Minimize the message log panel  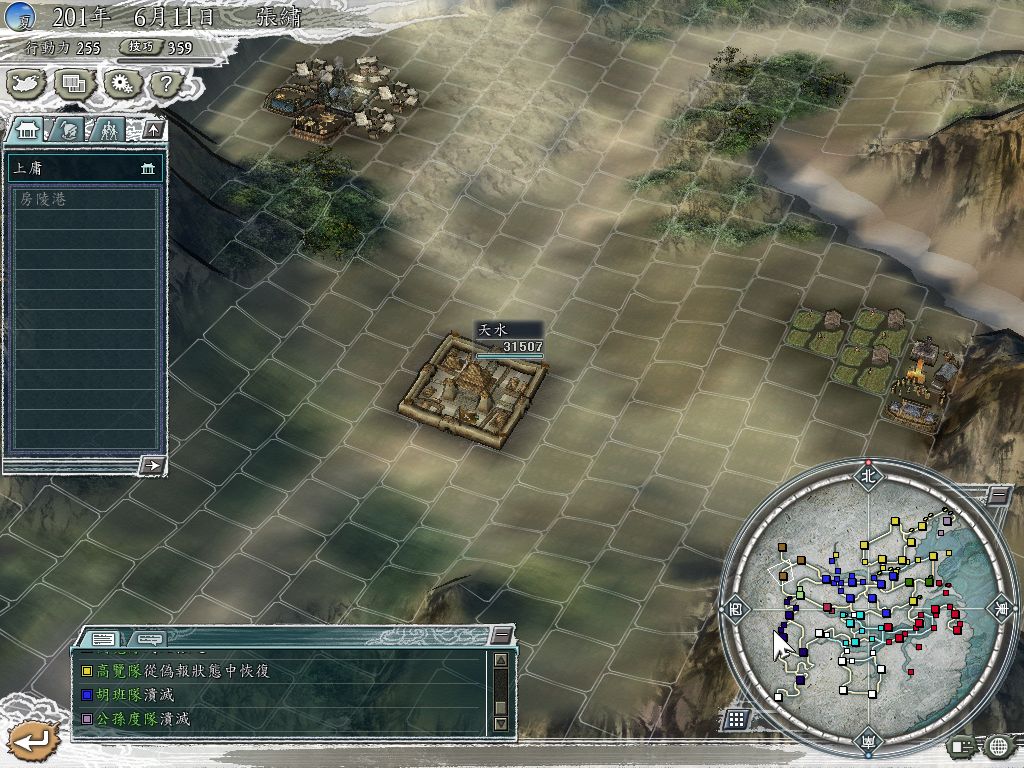click(501, 636)
